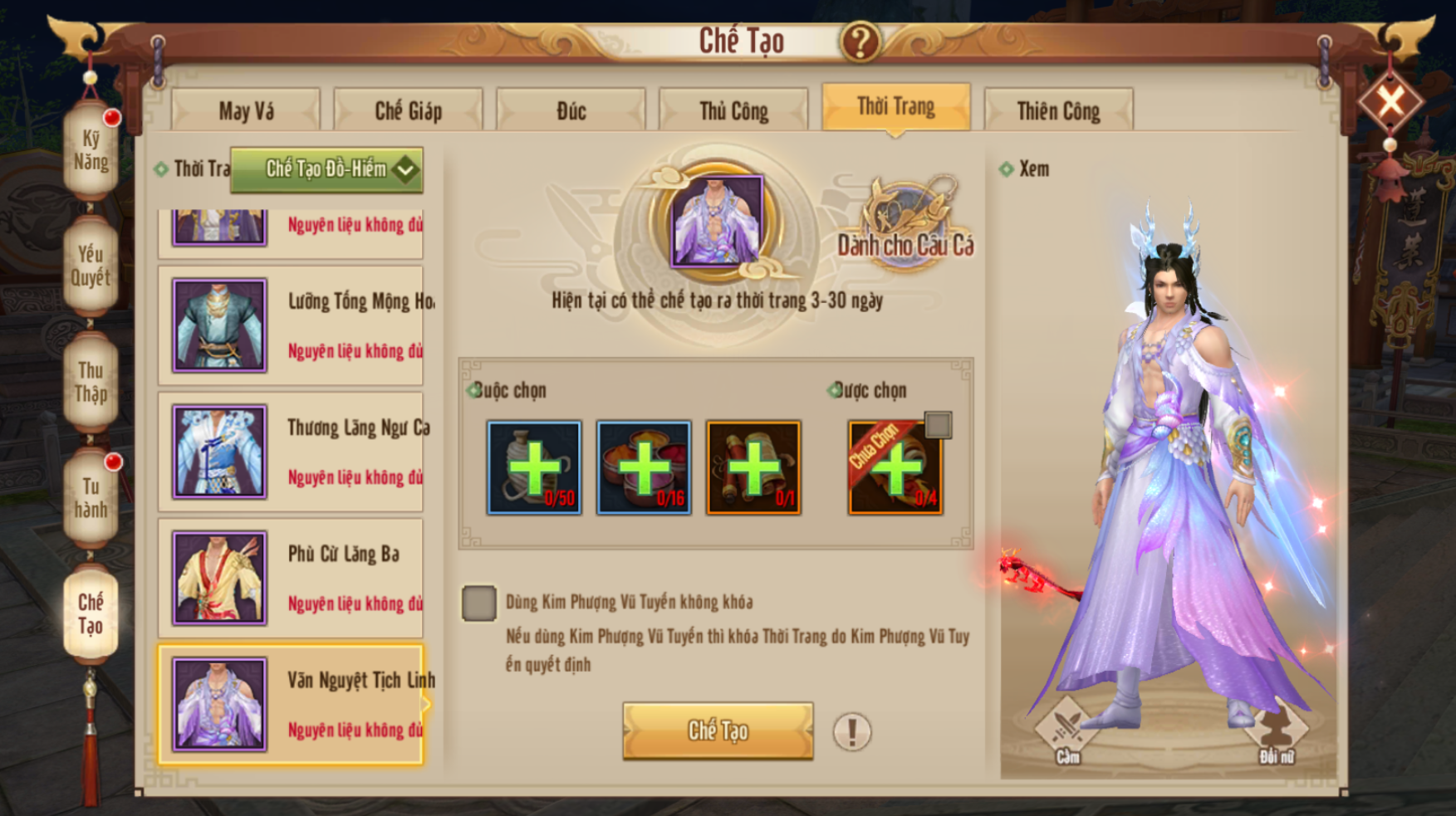The image size is (1456, 816).
Task: Add the dye bowls material 0/16
Action: point(644,467)
